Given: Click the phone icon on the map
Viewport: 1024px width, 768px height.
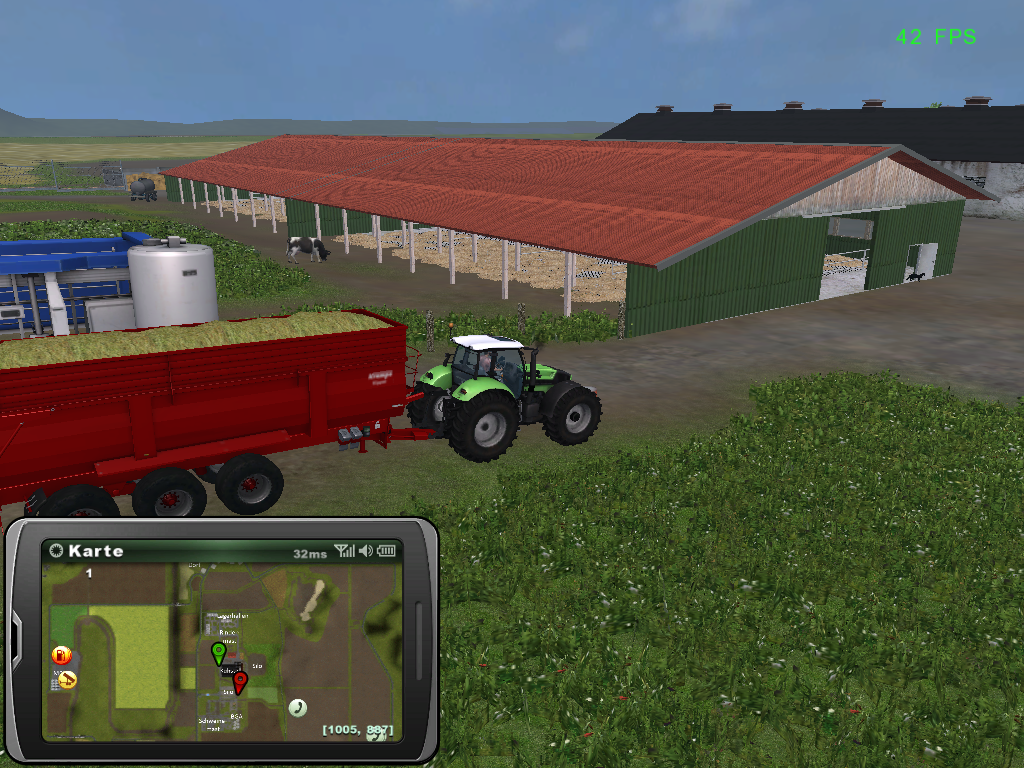Looking at the screenshot, I should [297, 708].
